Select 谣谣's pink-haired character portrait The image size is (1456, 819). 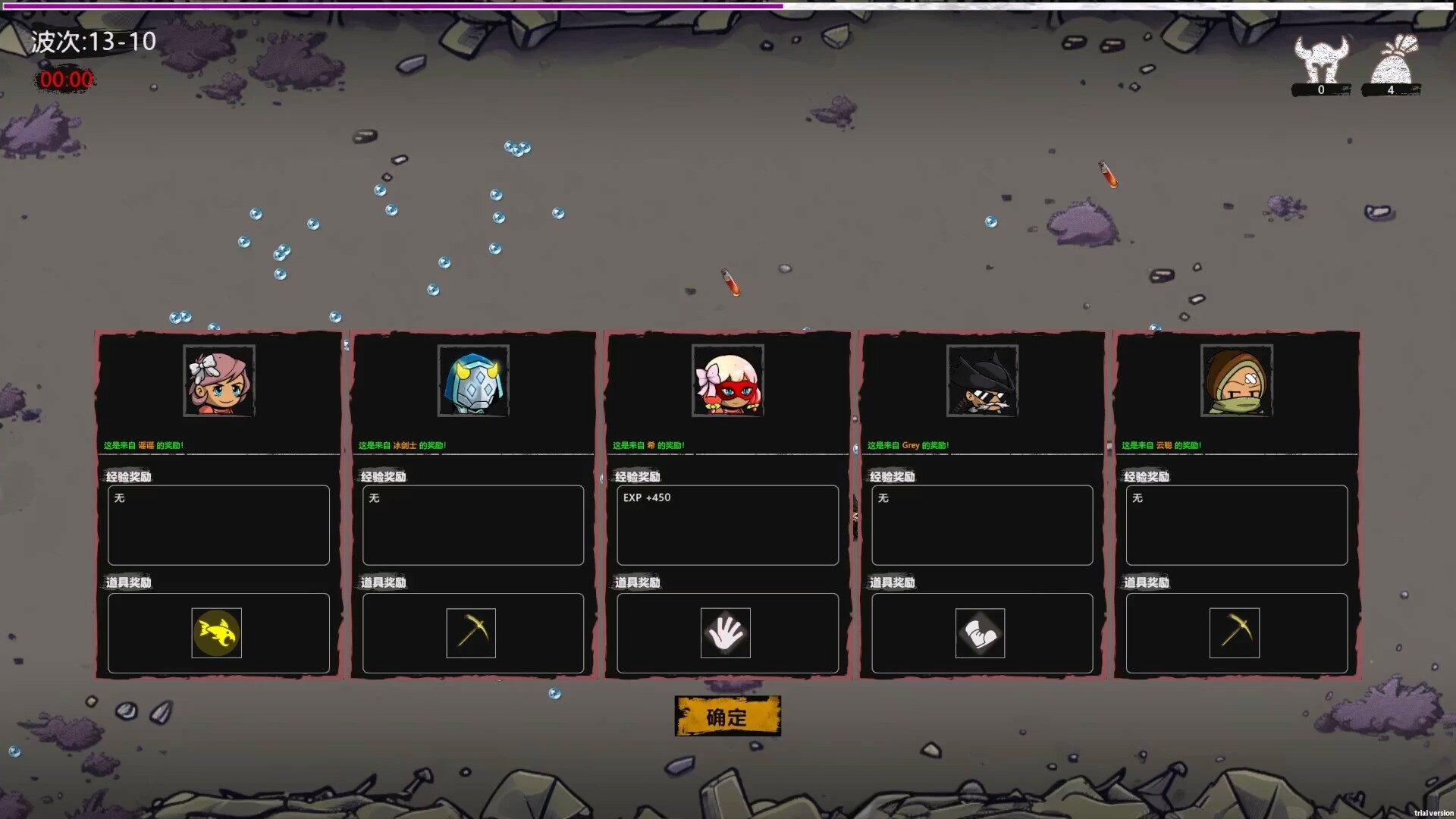click(218, 381)
